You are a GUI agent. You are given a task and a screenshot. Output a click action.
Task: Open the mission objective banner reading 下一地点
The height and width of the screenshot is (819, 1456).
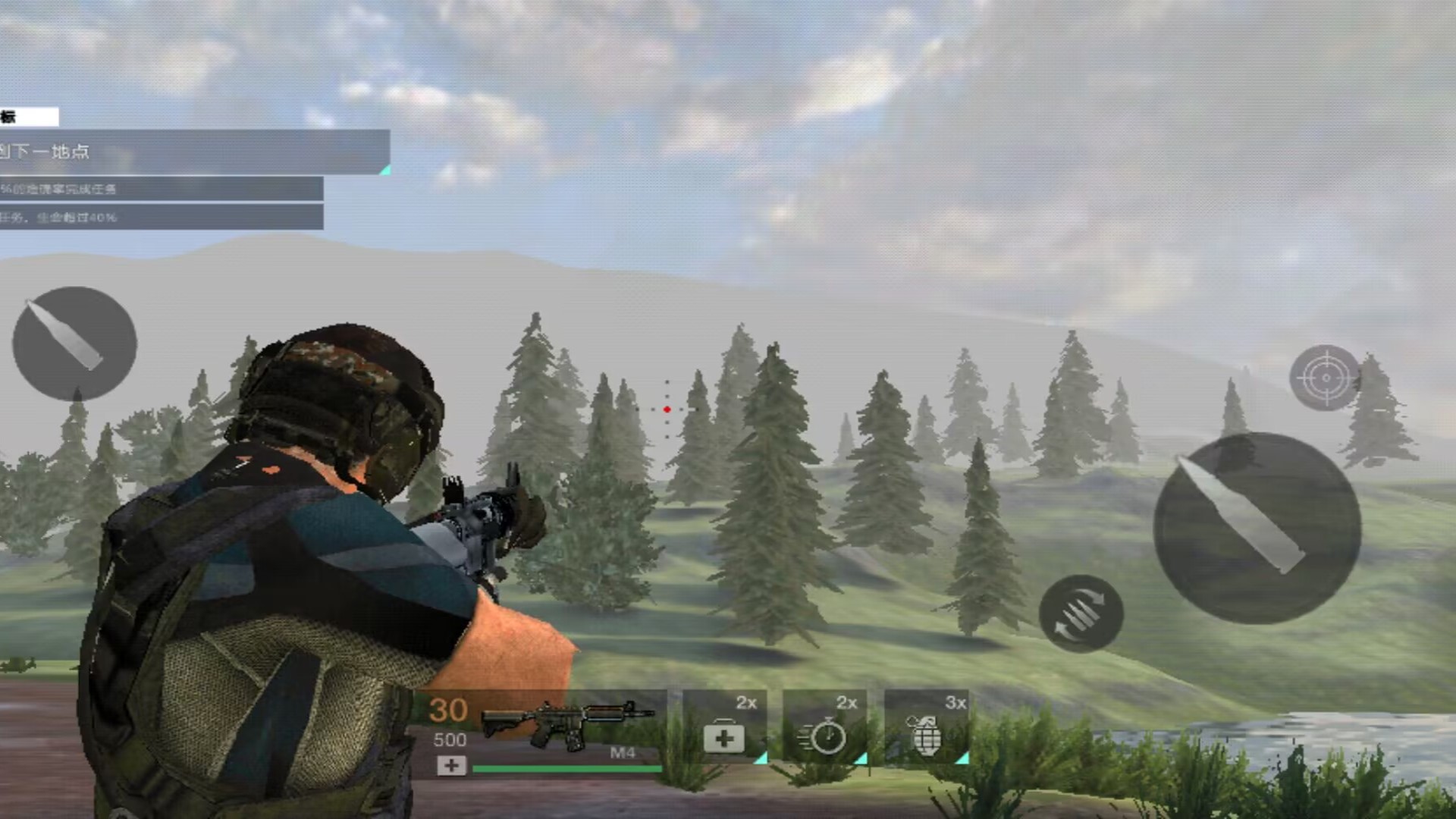pos(190,152)
